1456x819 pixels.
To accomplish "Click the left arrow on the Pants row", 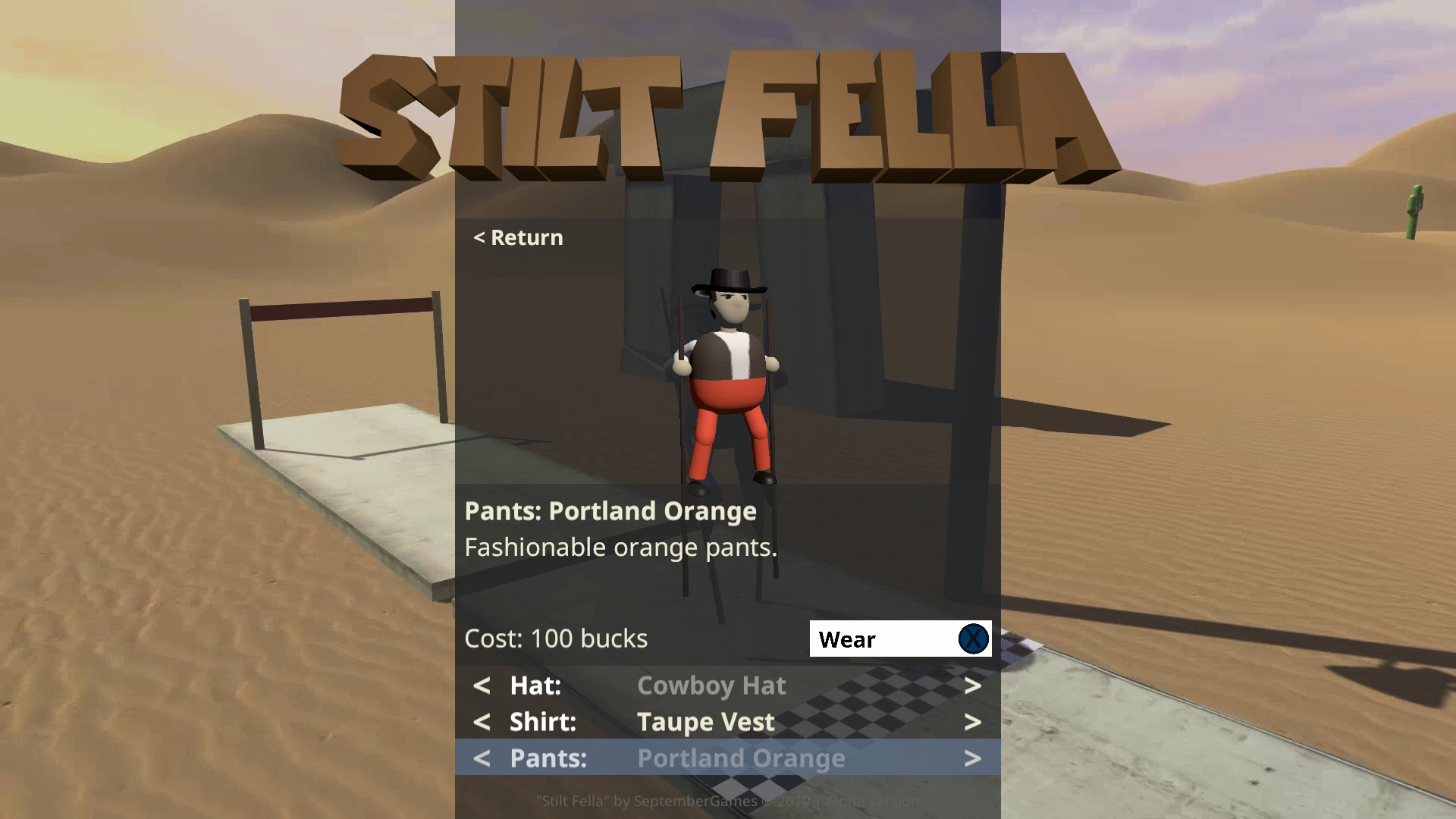I will (x=482, y=758).
